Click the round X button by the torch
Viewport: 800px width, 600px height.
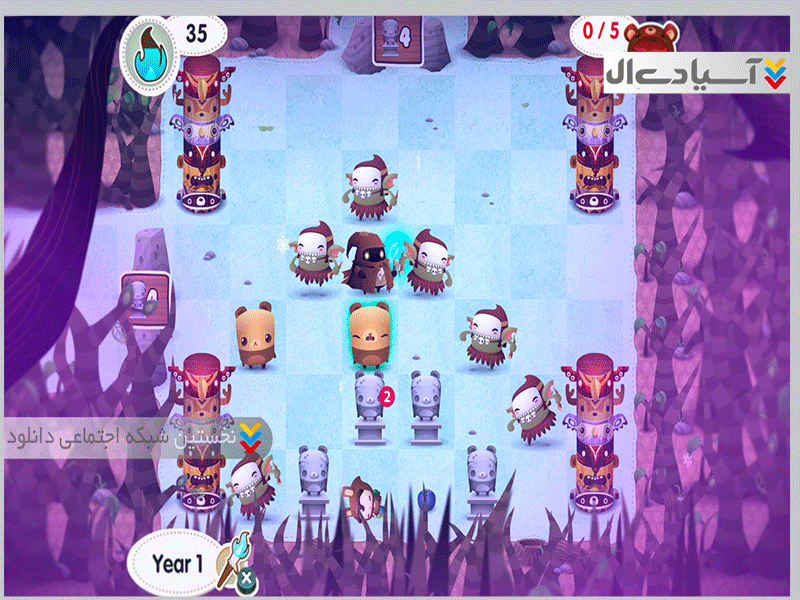[243, 579]
